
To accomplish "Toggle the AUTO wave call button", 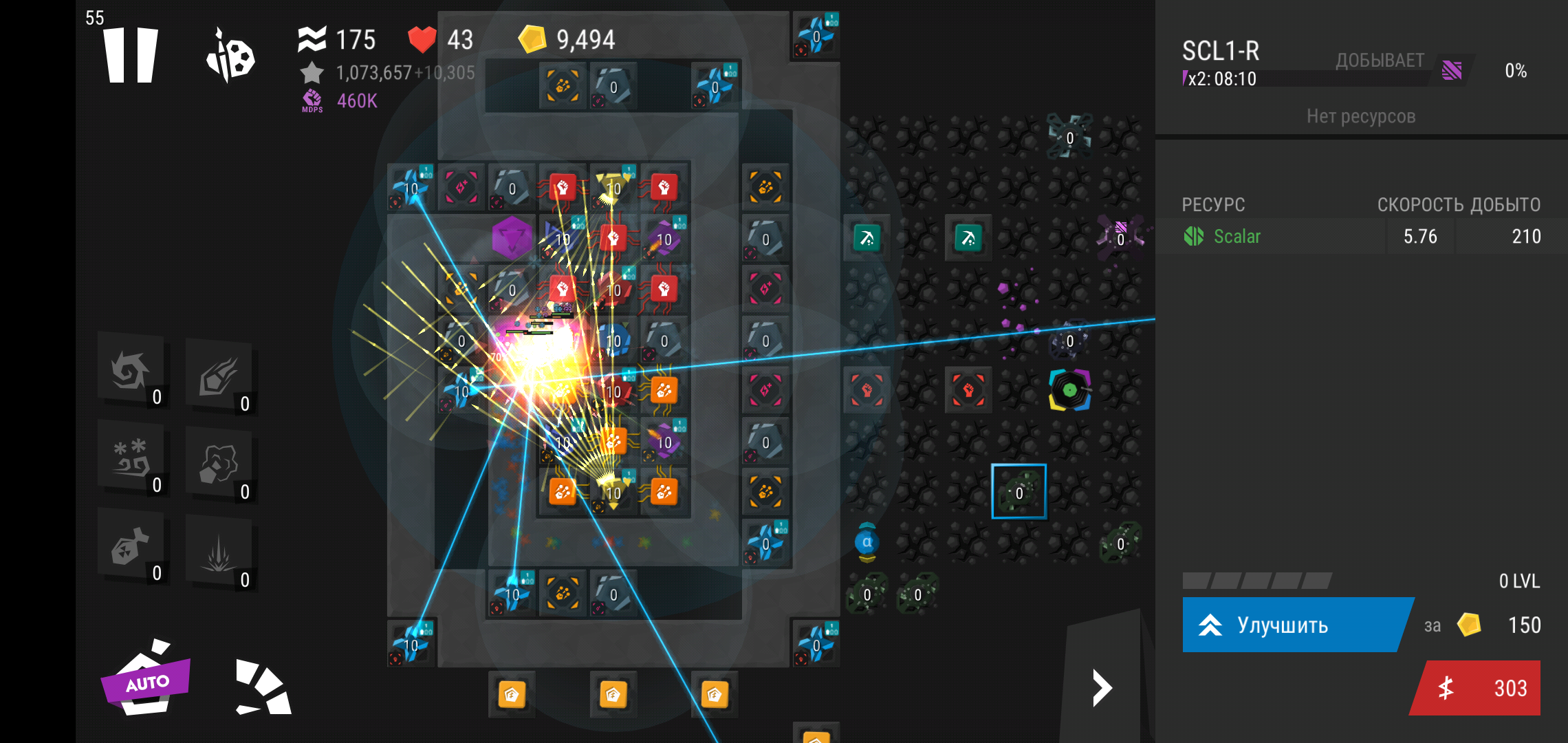I will point(146,680).
